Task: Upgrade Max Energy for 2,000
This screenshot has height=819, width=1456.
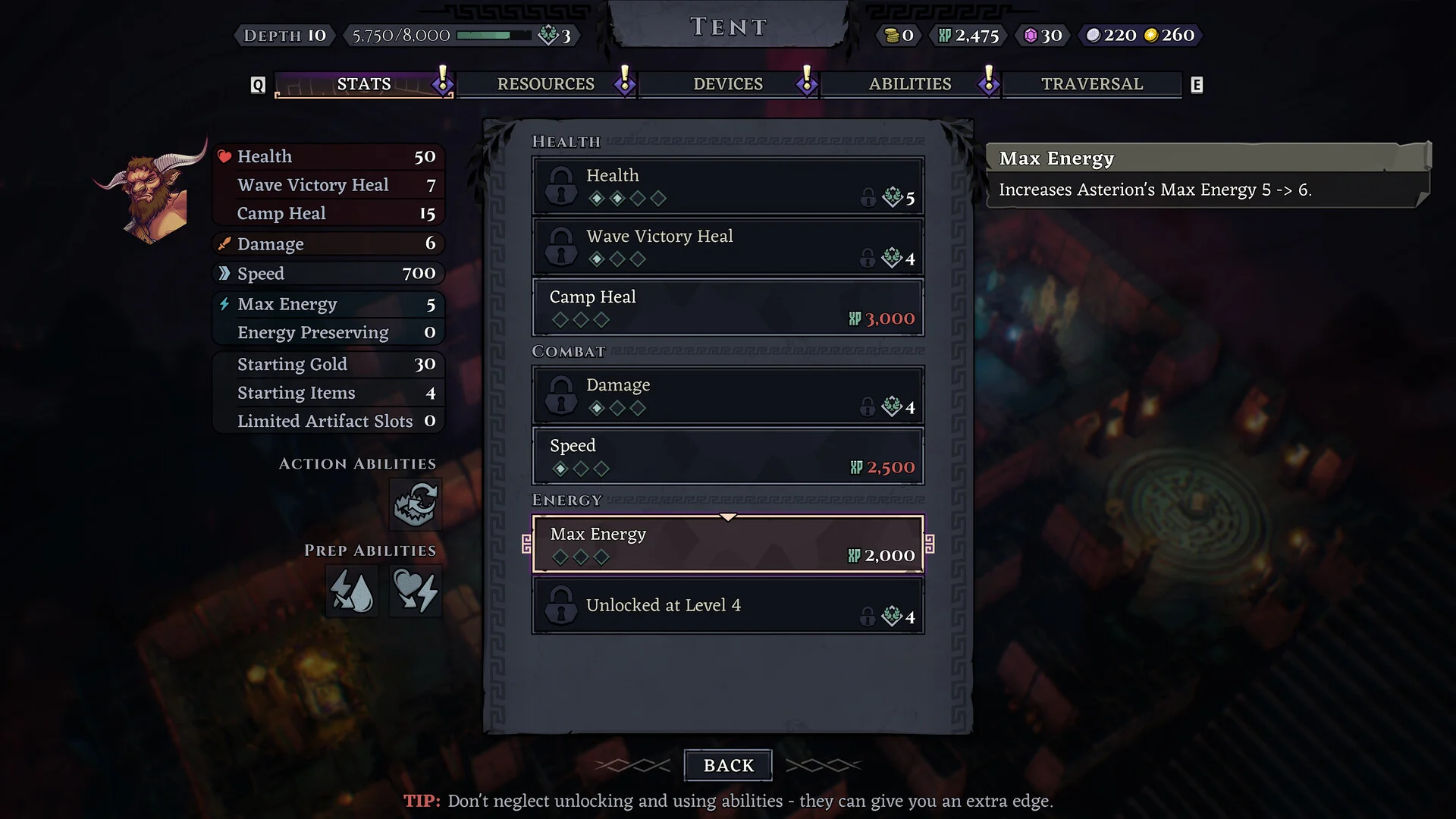Action: pos(727,544)
